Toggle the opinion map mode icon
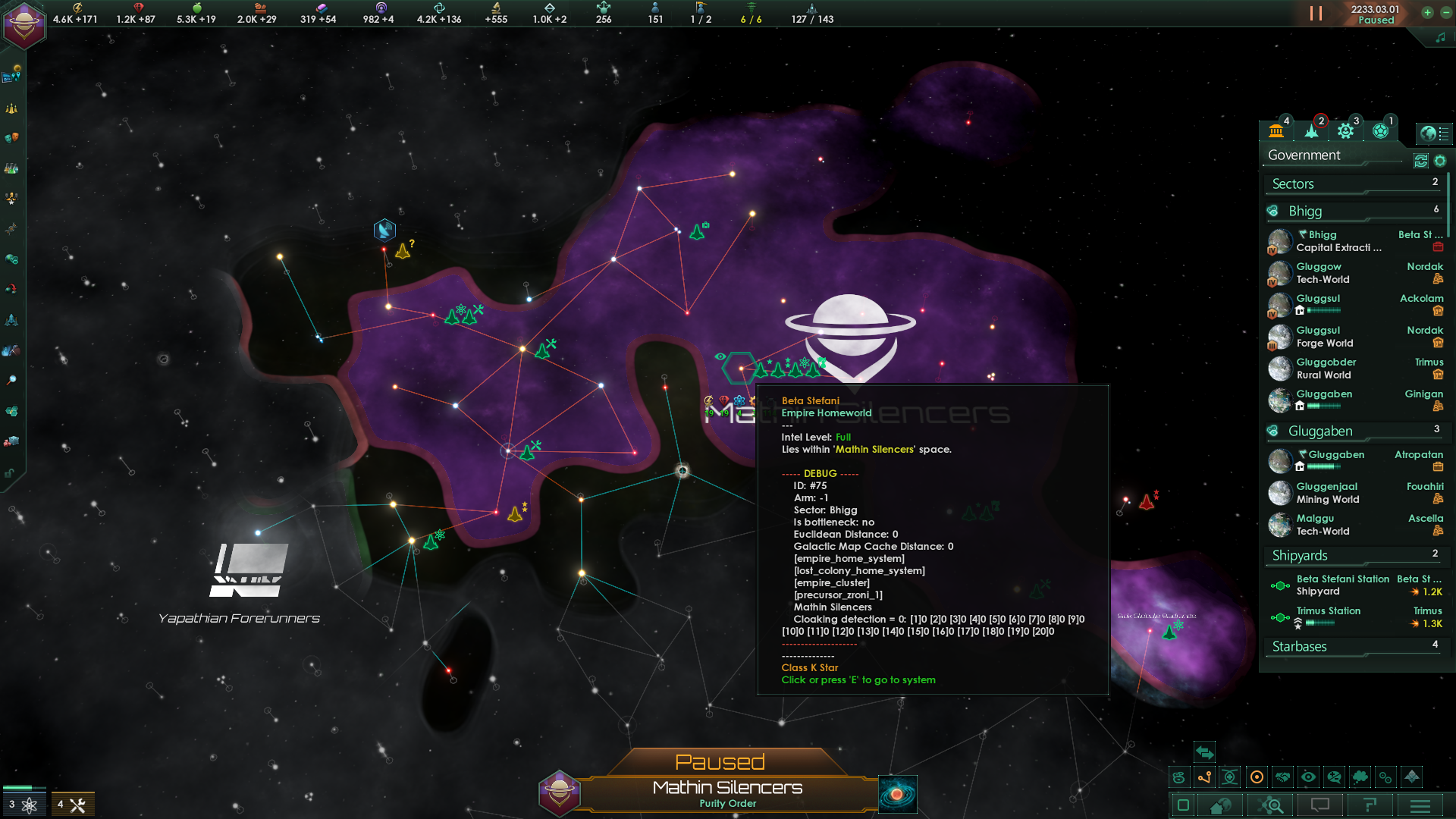The image size is (1456, 819). (1334, 777)
